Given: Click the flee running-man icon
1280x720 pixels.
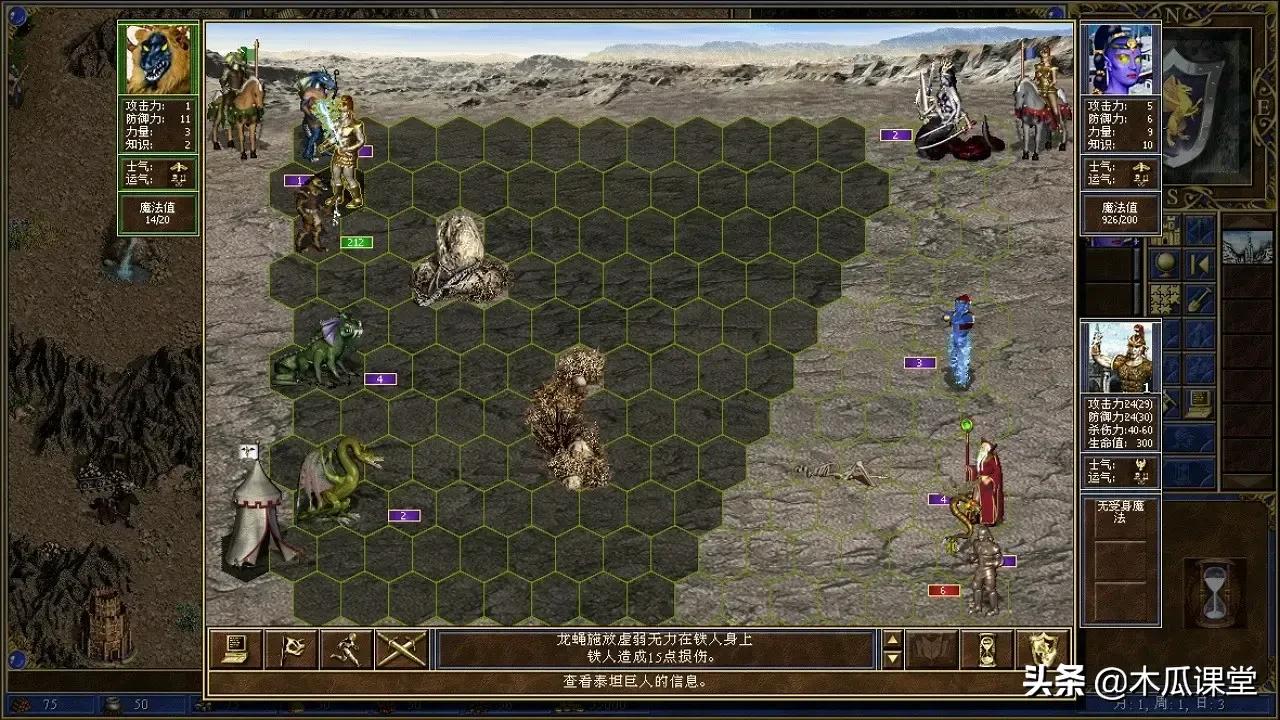Looking at the screenshot, I should pos(348,649).
